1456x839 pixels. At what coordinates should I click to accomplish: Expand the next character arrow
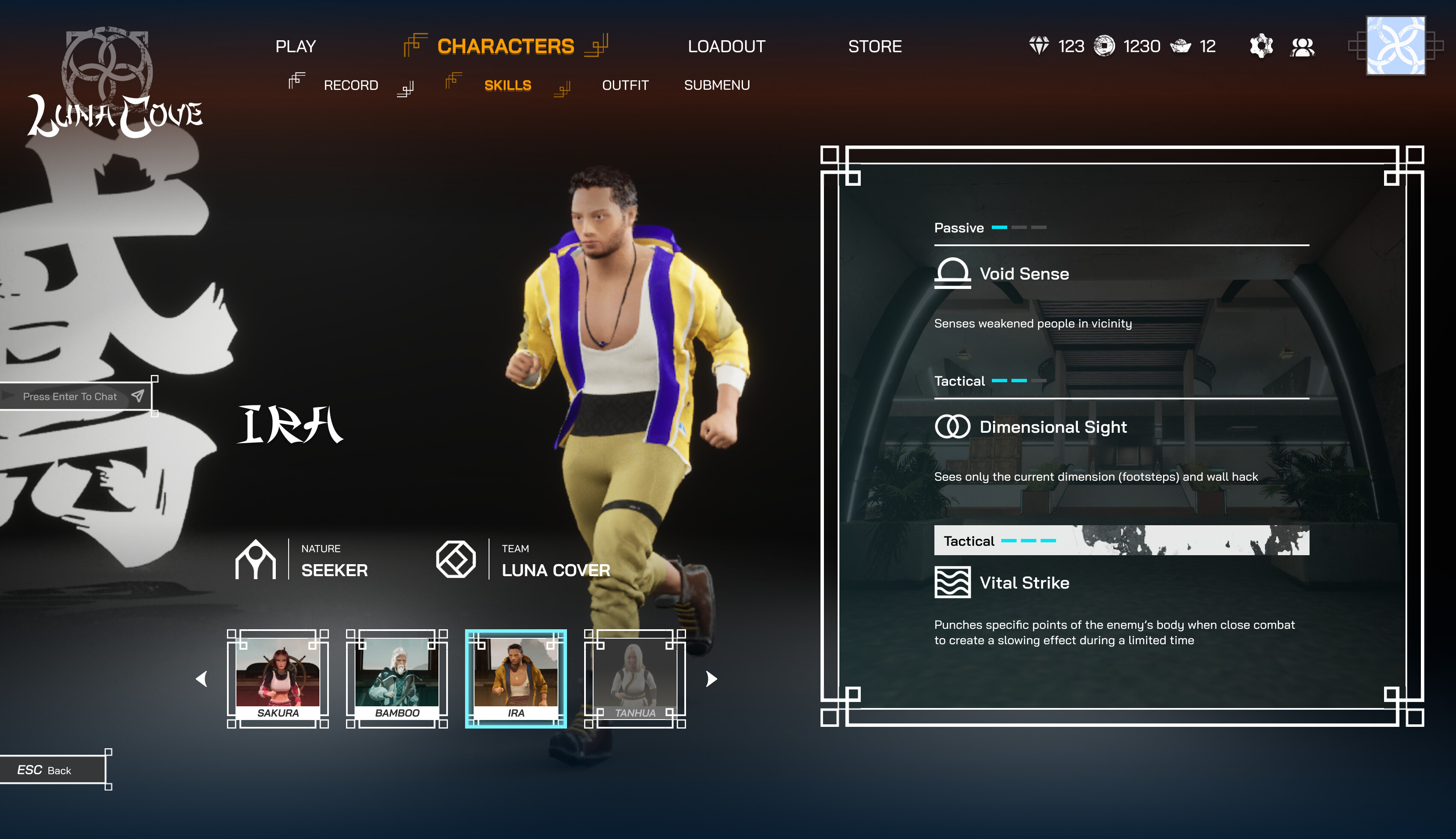708,679
